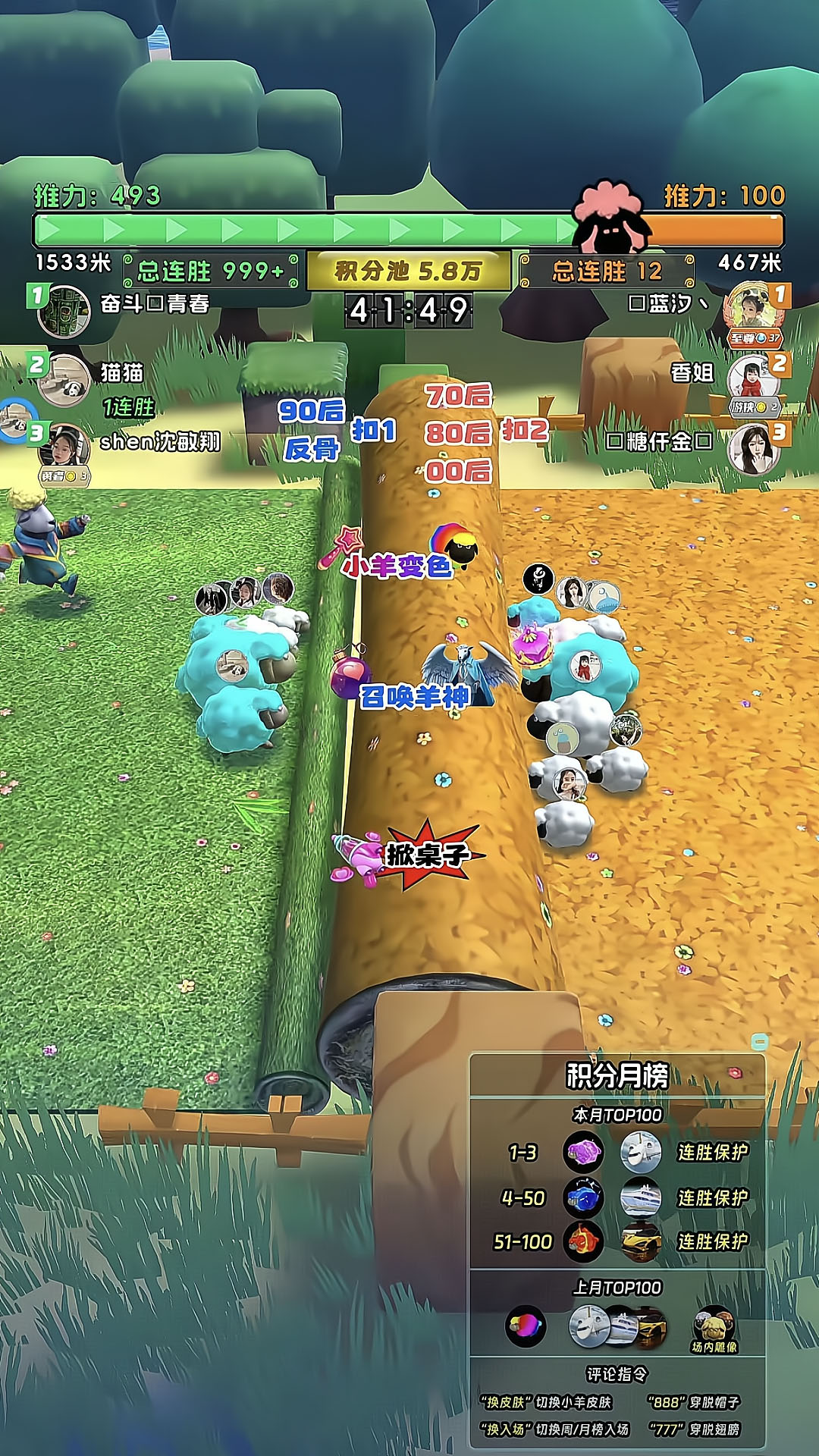This screenshot has width=819, height=1456.
Task: Select 猫猫's panda avatar
Action: point(64,379)
